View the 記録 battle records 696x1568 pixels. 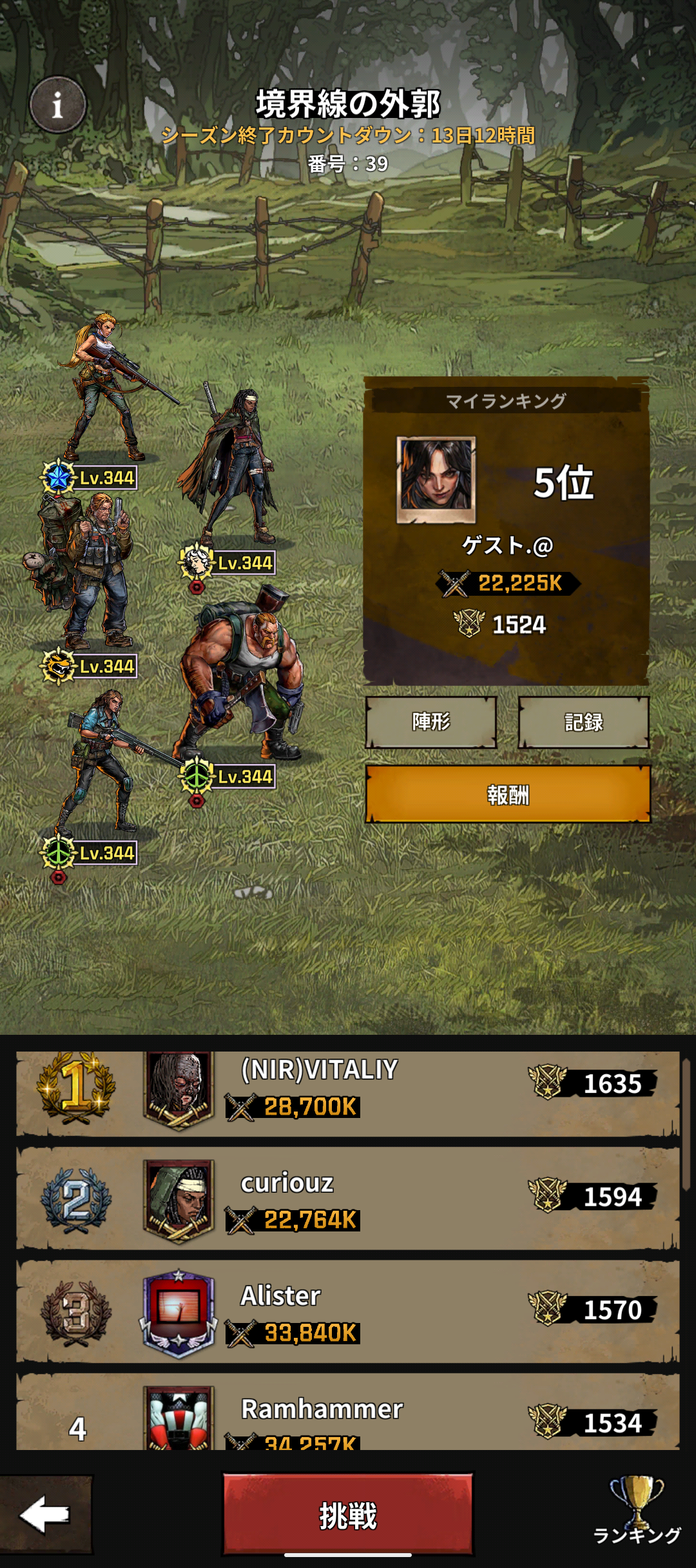pyautogui.click(x=583, y=722)
